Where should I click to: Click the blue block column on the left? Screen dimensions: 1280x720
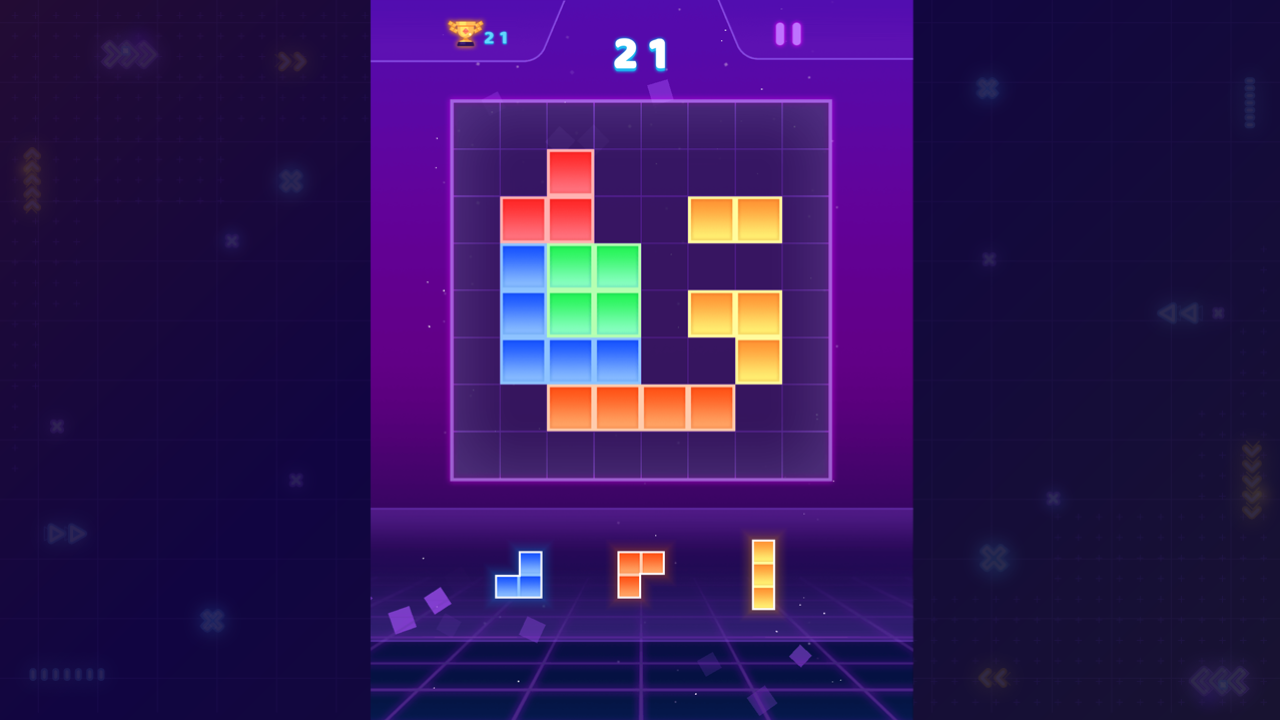(522, 312)
